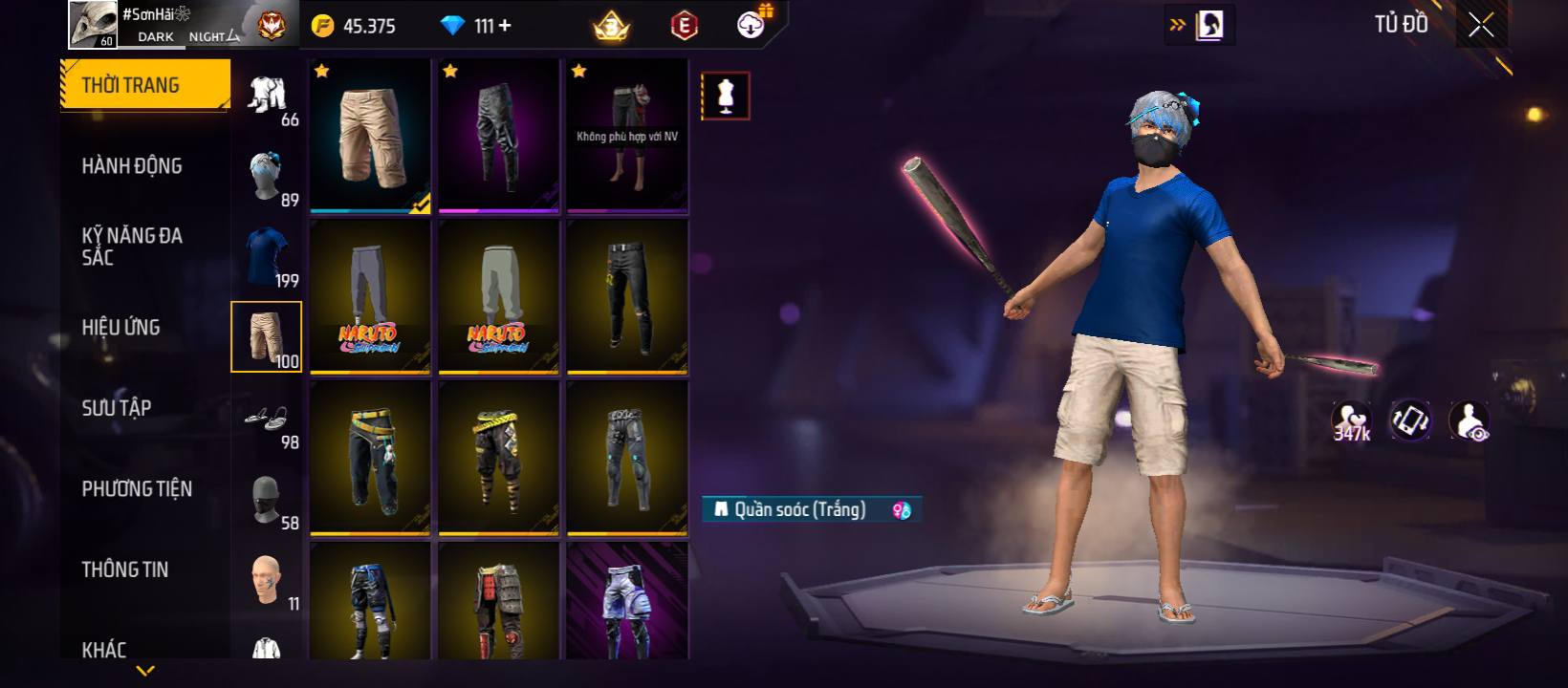Viewport: 1568px width, 688px height.
Task: Select the black mask category
Action: (267, 499)
